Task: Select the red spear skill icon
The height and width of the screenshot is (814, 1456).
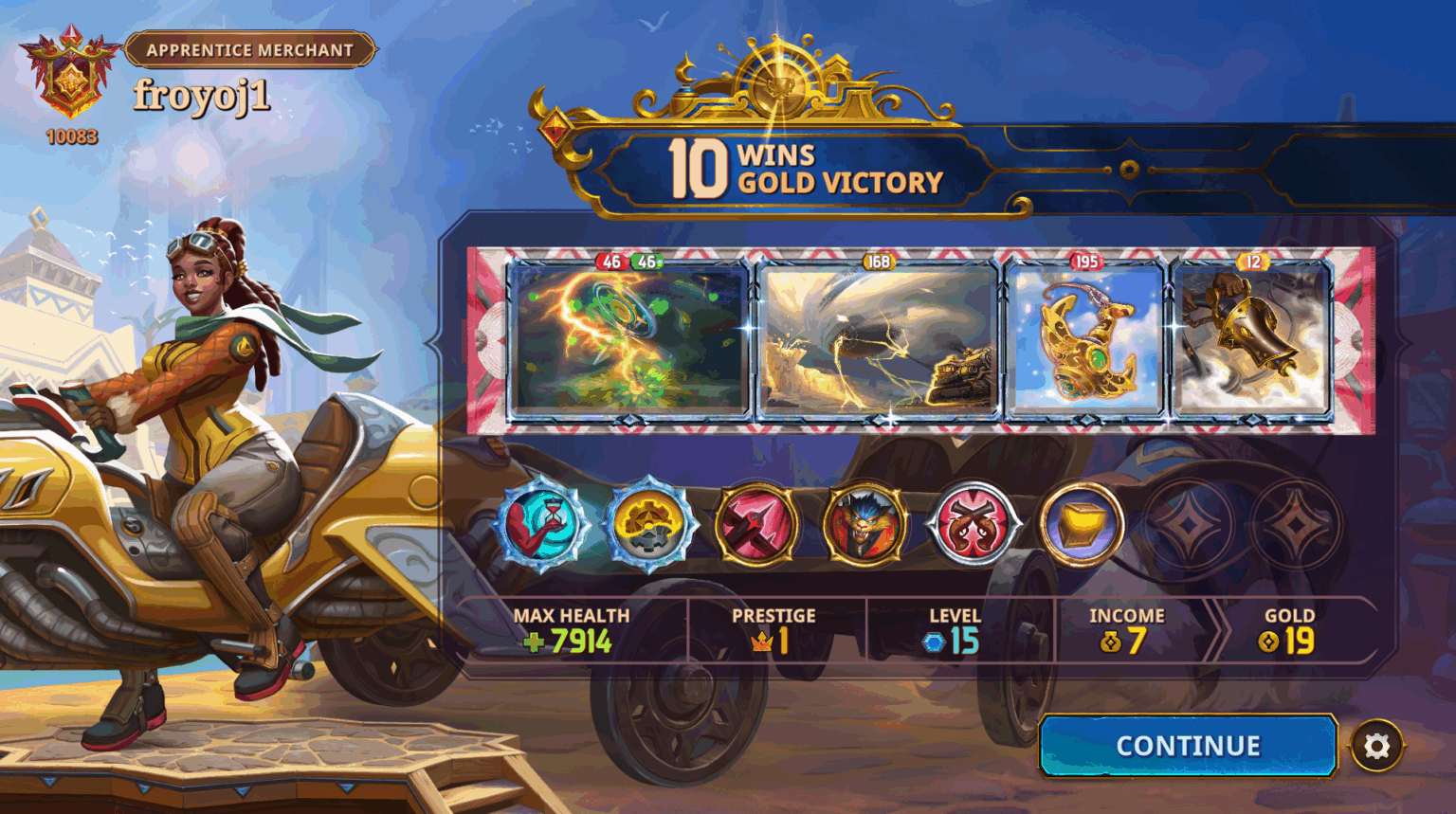Action: [x=756, y=524]
